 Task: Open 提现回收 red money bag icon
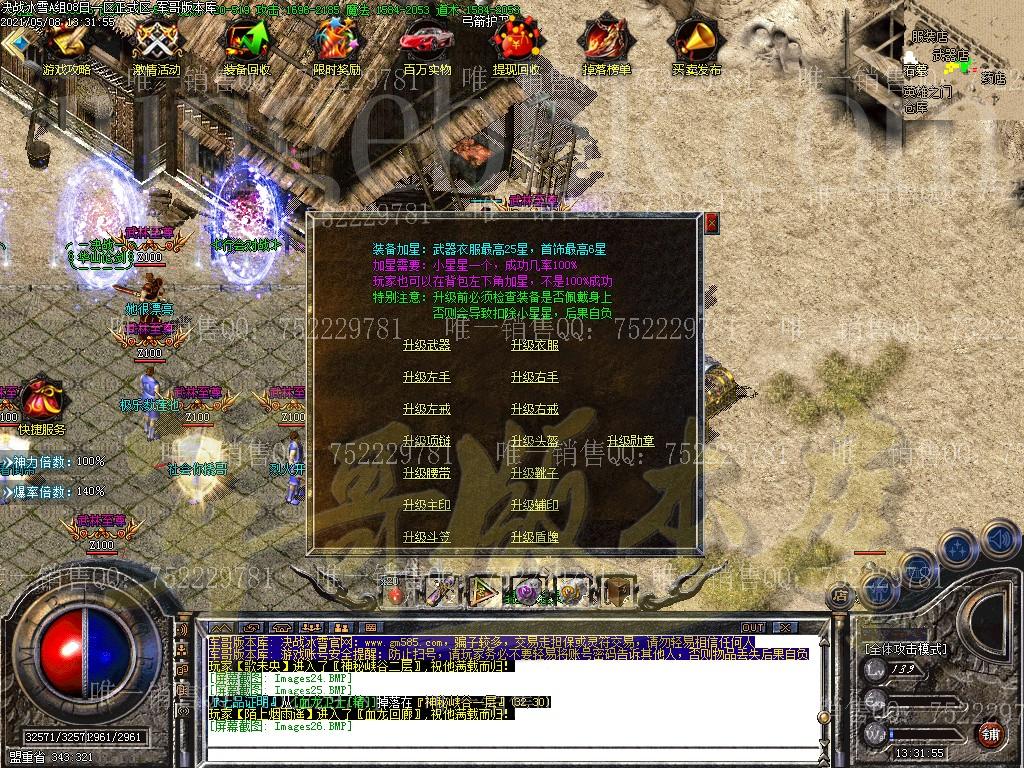516,46
